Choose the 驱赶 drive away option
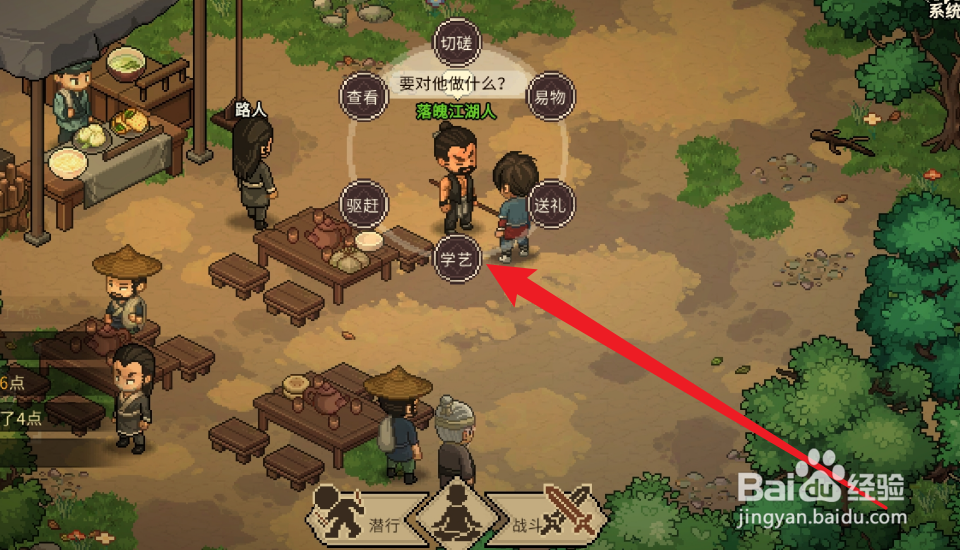Image resolution: width=960 pixels, height=550 pixels. (x=364, y=204)
